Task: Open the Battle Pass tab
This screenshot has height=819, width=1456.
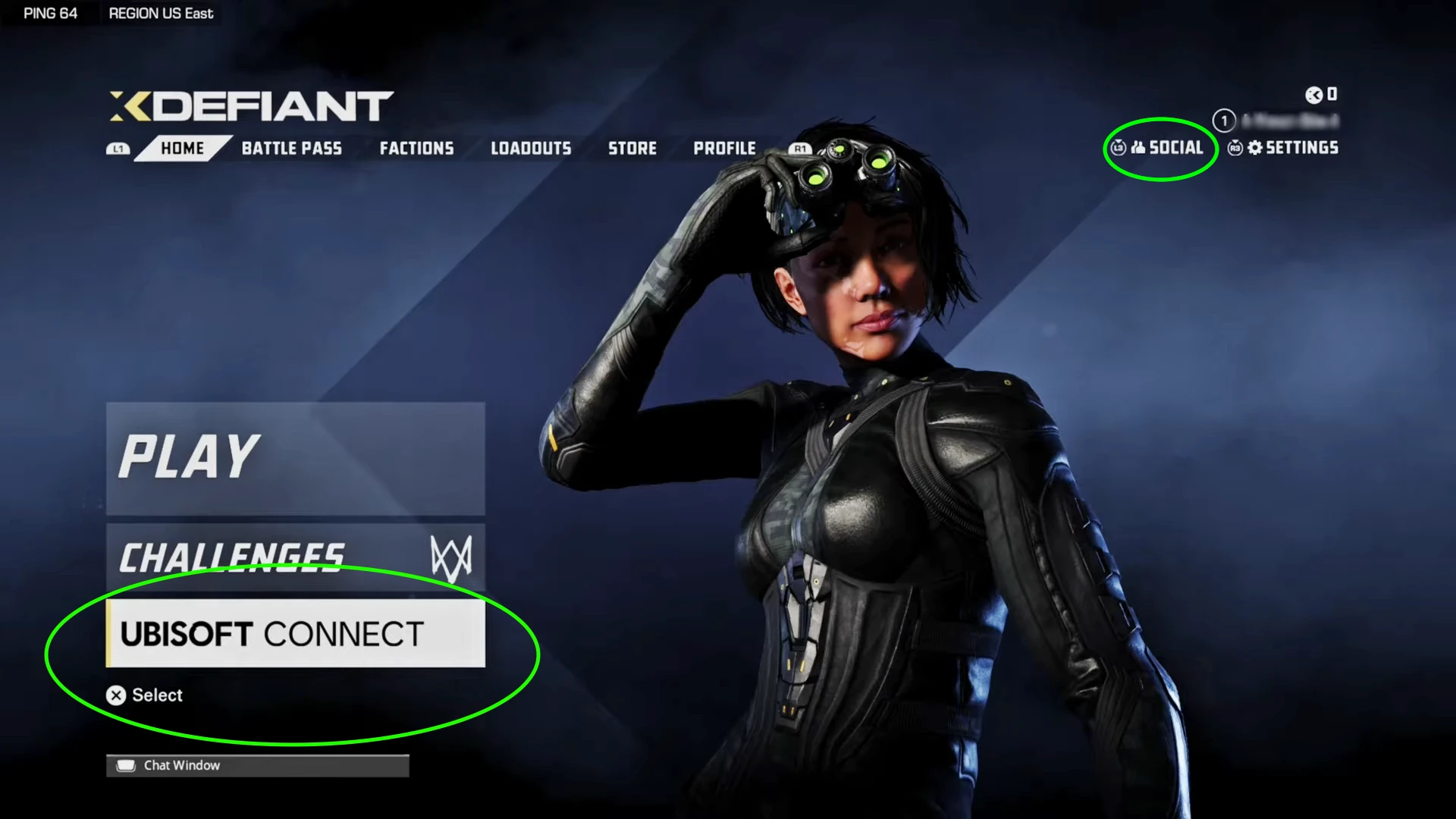Action: tap(291, 149)
